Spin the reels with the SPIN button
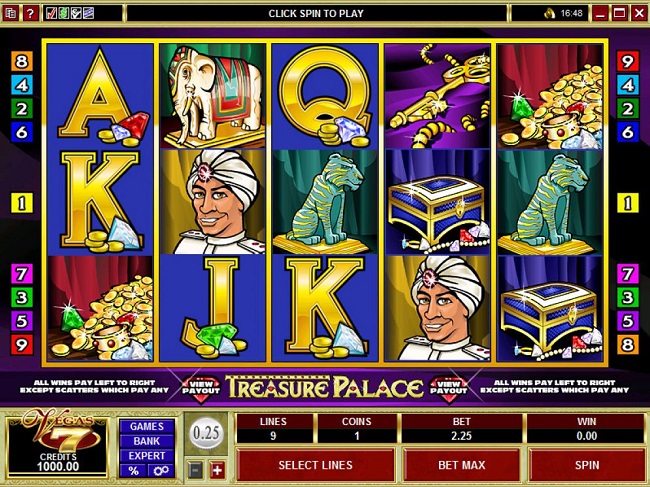Screen dimensions: 650x487 (x=587, y=465)
